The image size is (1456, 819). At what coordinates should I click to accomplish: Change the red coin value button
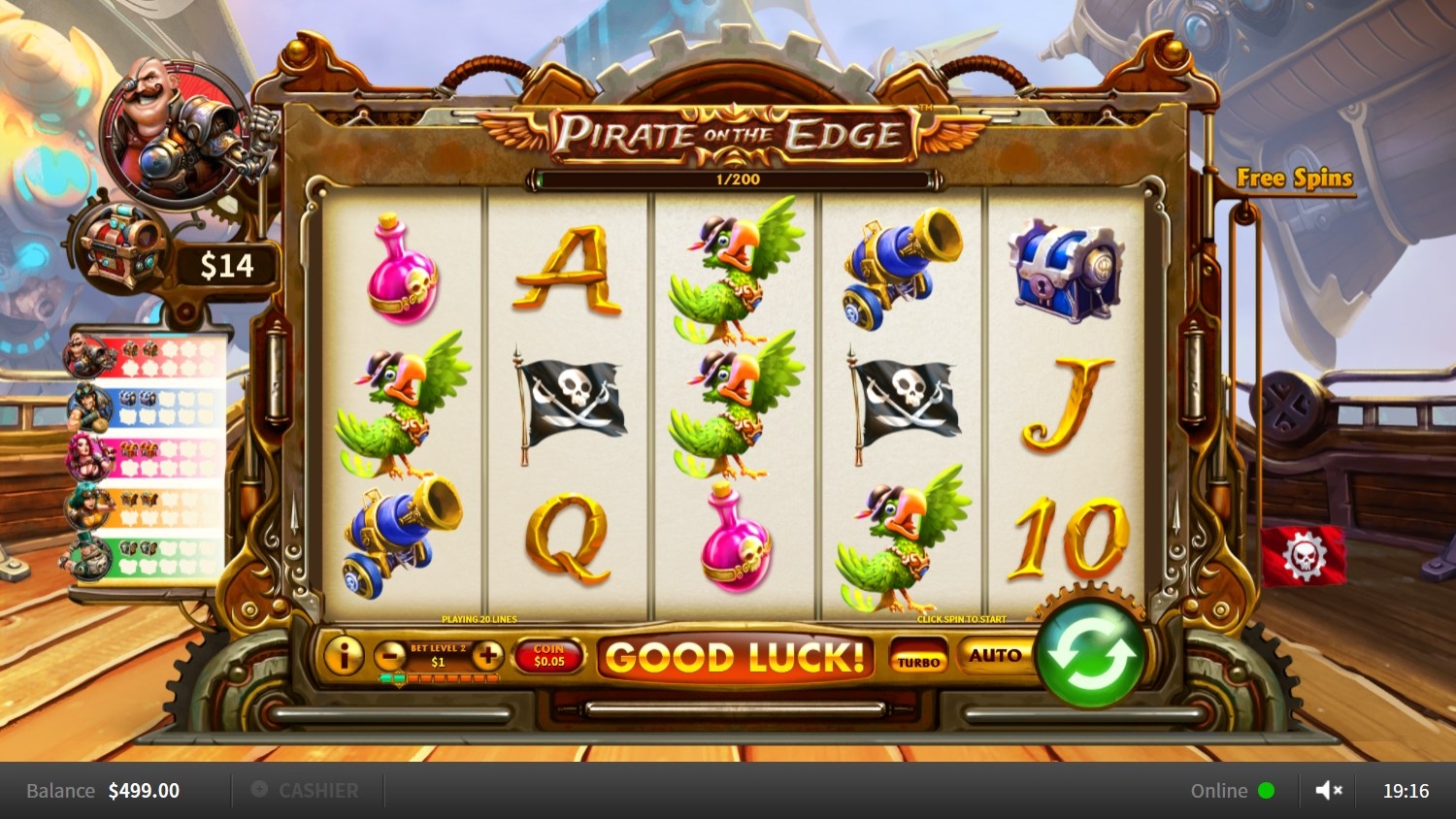pyautogui.click(x=548, y=657)
